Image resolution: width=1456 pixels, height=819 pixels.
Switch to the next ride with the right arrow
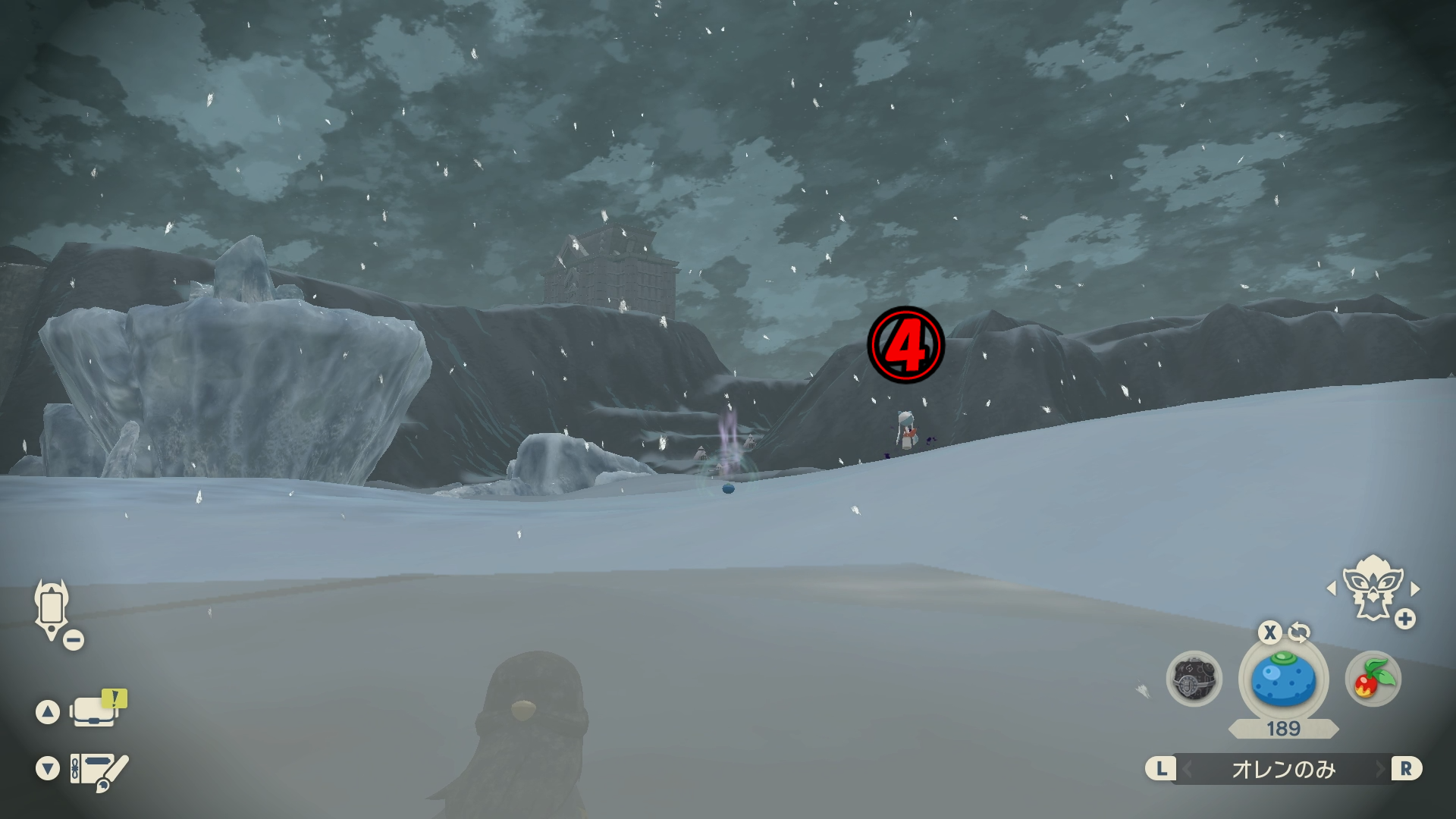click(1415, 588)
